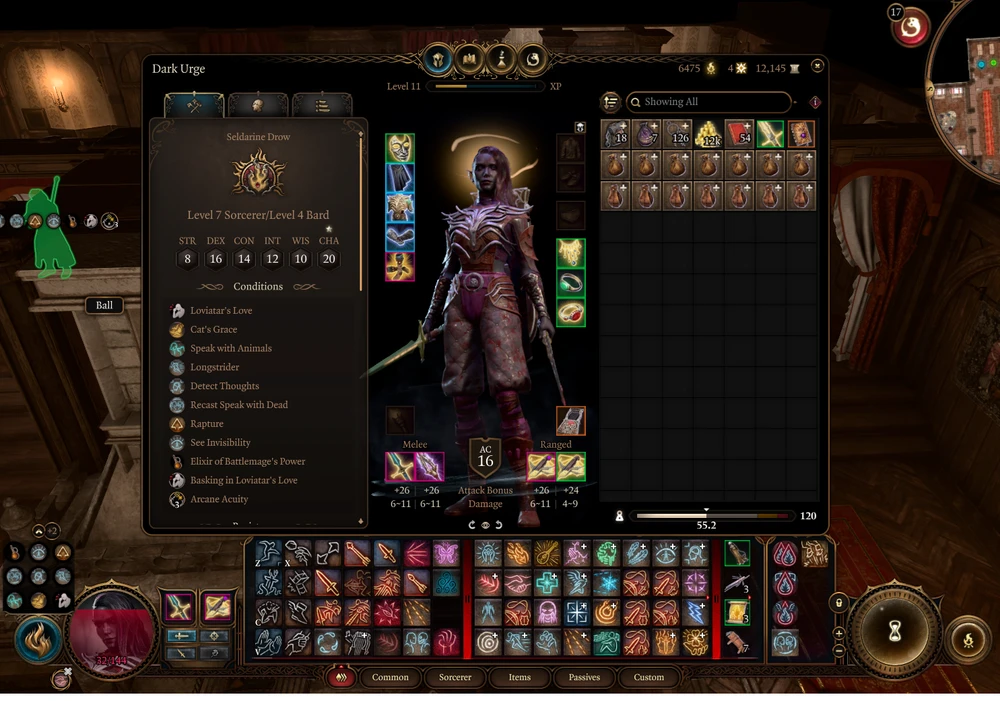This screenshot has height=701, width=1000.
Task: Select the red book inventory item
Action: pyautogui.click(x=739, y=134)
